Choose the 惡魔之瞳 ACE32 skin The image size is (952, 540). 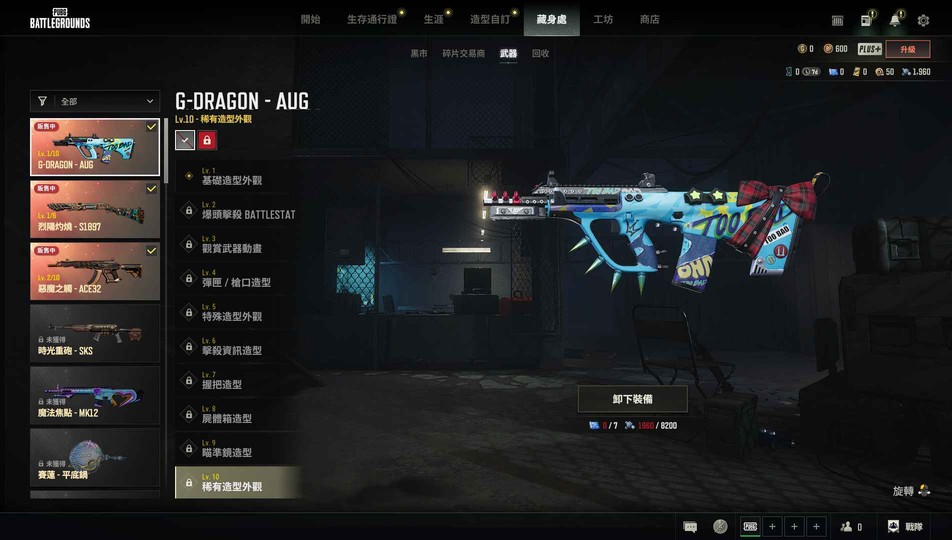[95, 270]
